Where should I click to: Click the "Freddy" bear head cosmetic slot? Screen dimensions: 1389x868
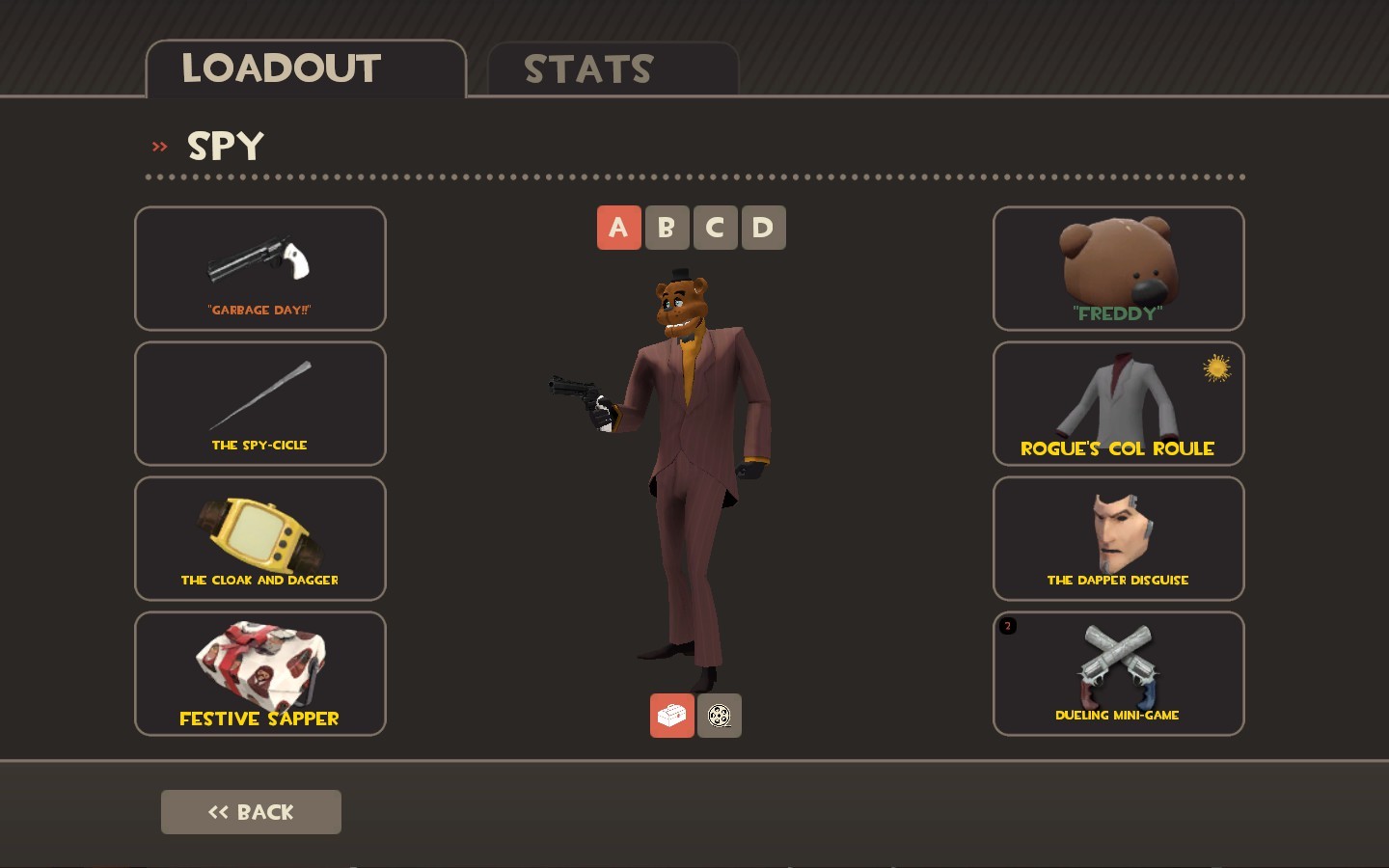[x=1117, y=268]
